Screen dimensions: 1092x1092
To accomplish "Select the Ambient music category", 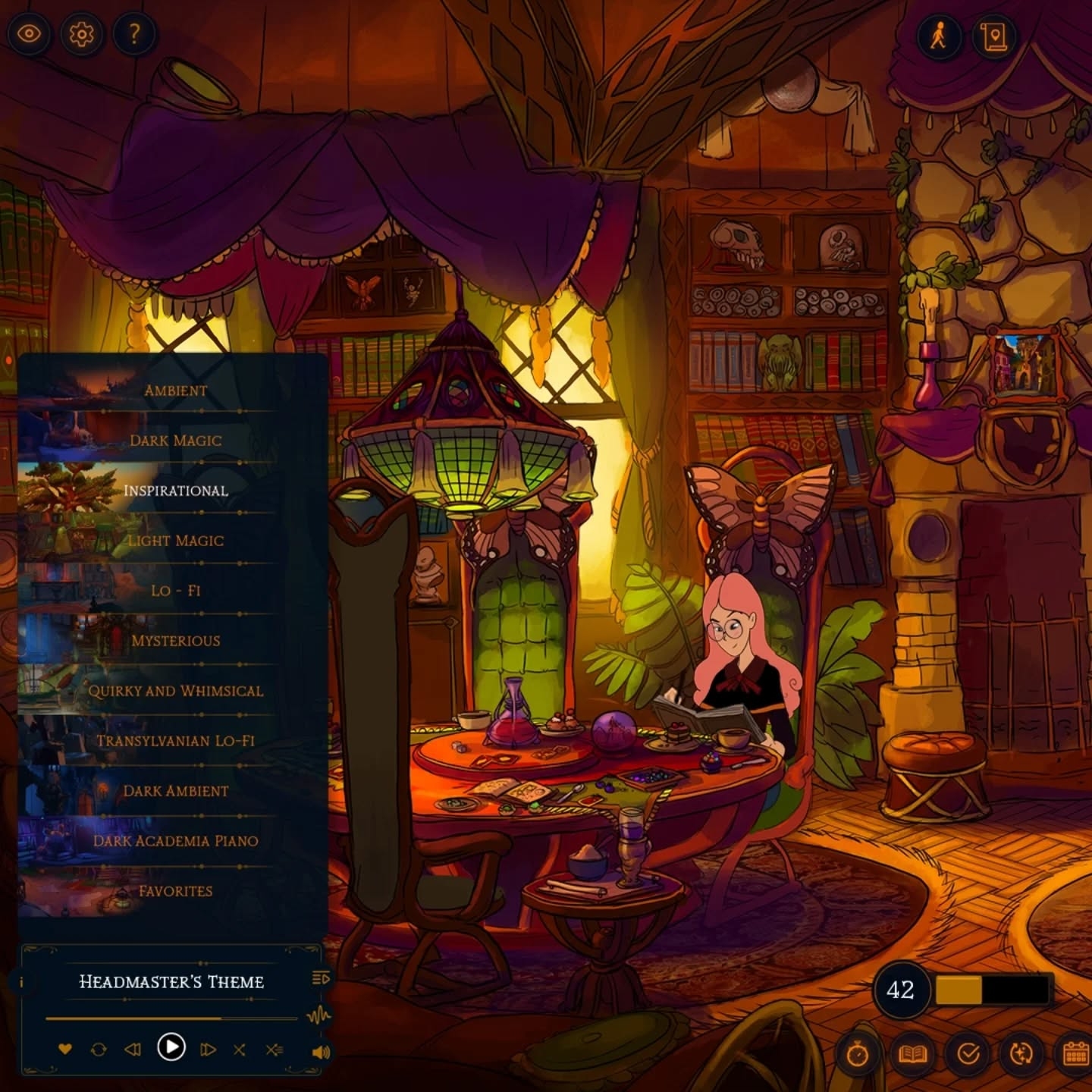I will [x=175, y=391].
